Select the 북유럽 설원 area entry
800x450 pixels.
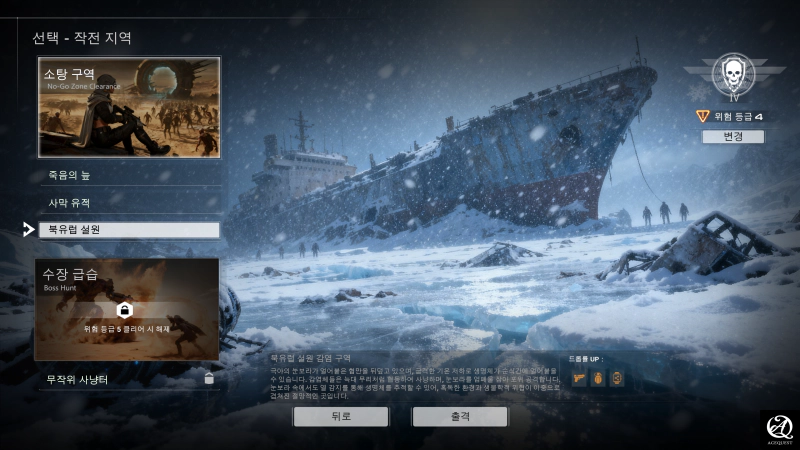pos(129,230)
